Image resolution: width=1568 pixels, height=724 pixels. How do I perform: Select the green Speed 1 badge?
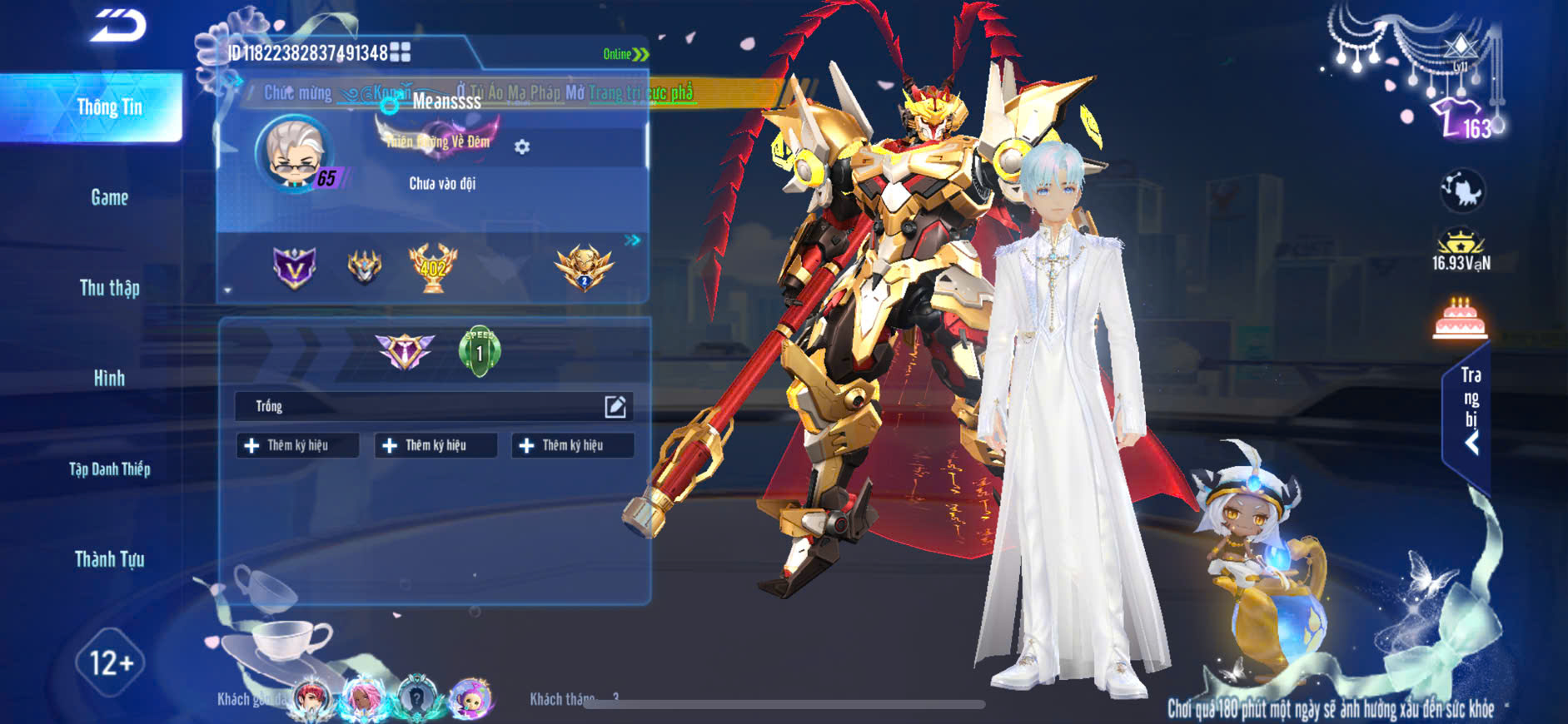tap(480, 351)
